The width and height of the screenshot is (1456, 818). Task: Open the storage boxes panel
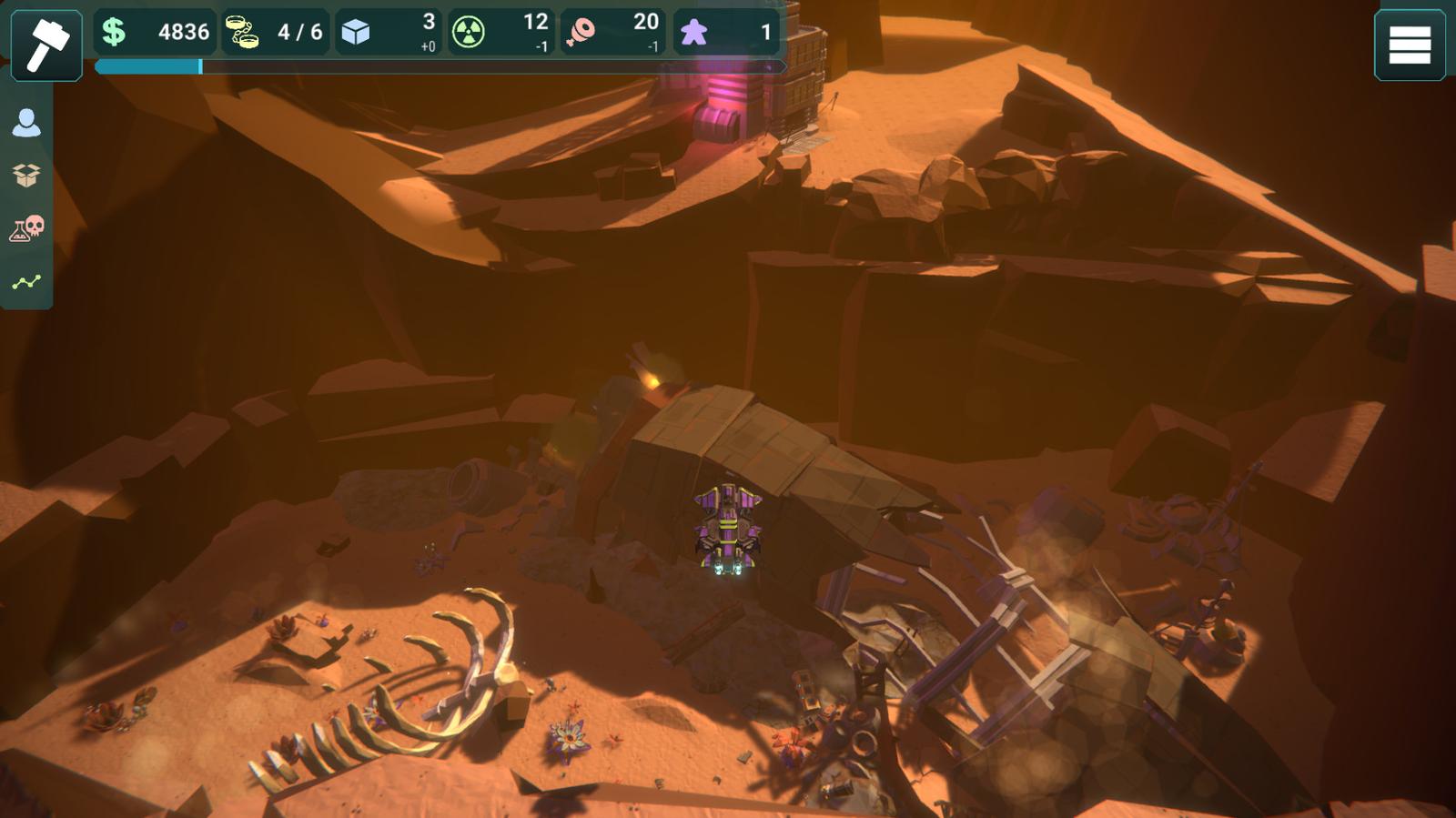point(26,175)
